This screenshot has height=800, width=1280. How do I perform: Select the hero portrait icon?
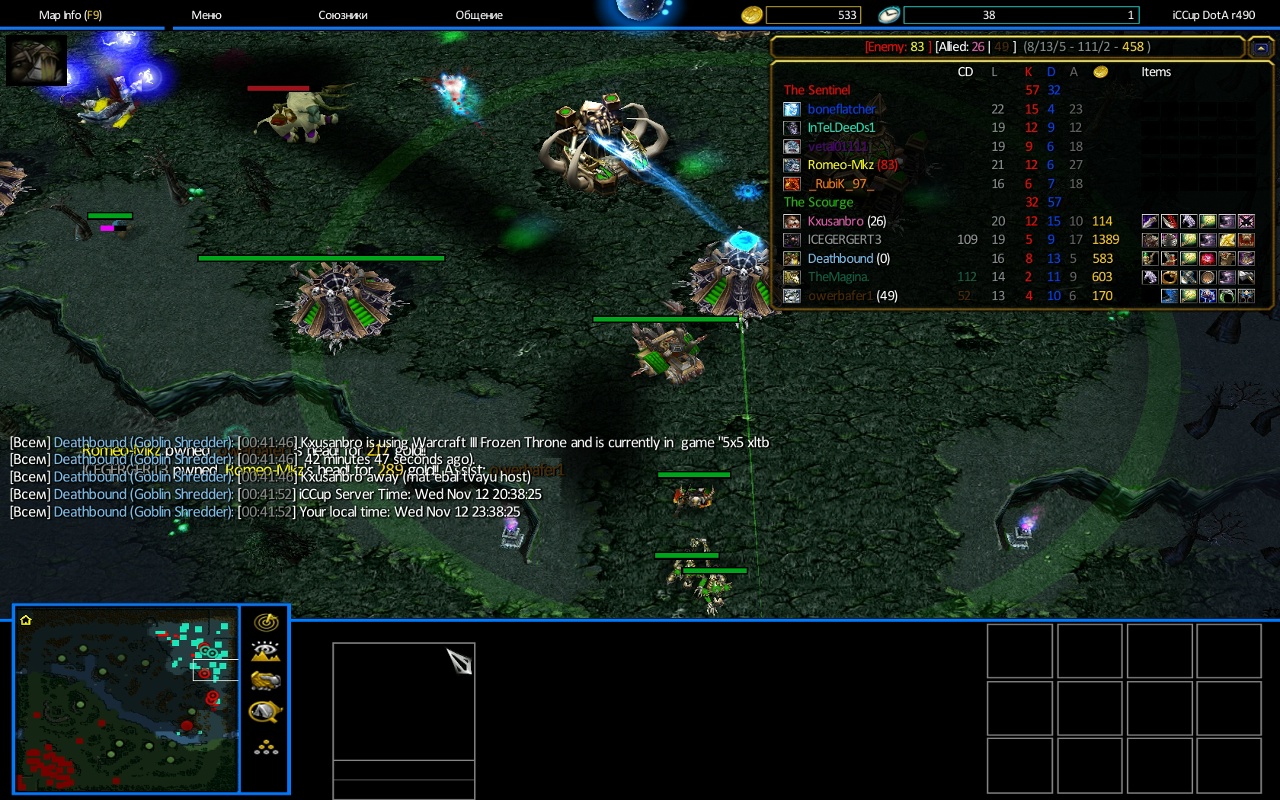tap(37, 60)
